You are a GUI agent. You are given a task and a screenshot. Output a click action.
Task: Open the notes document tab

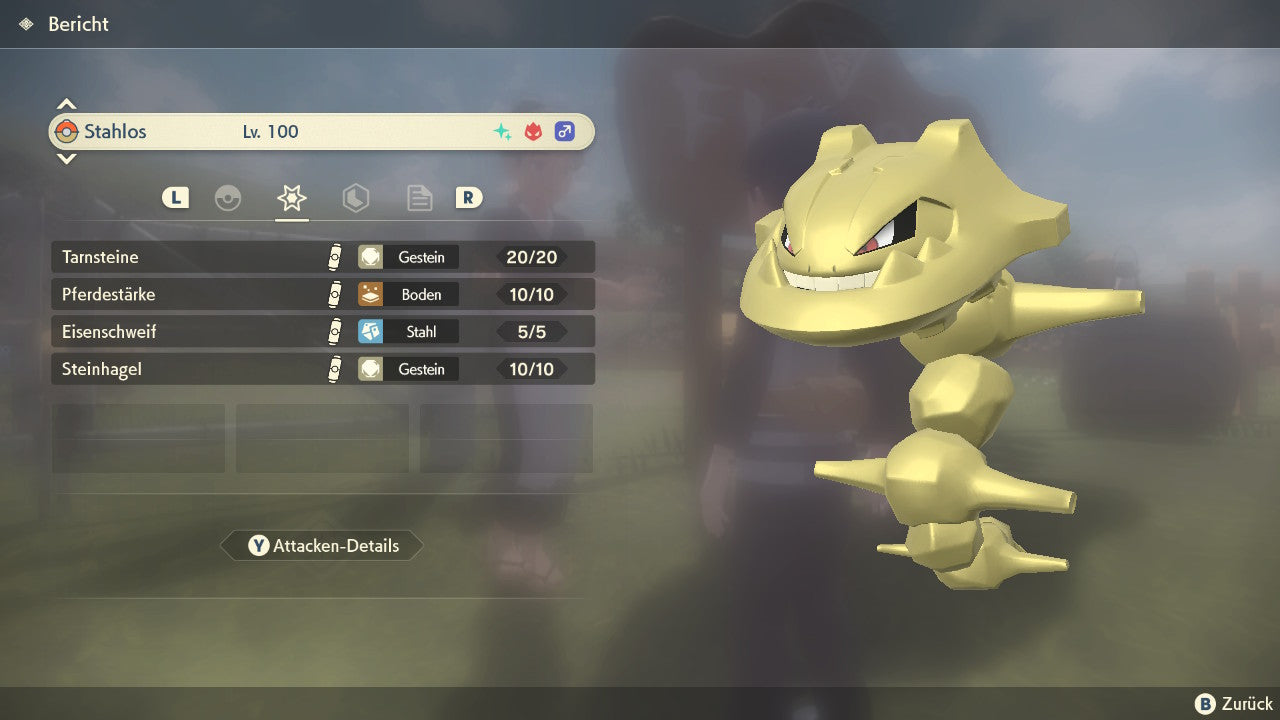pyautogui.click(x=419, y=198)
